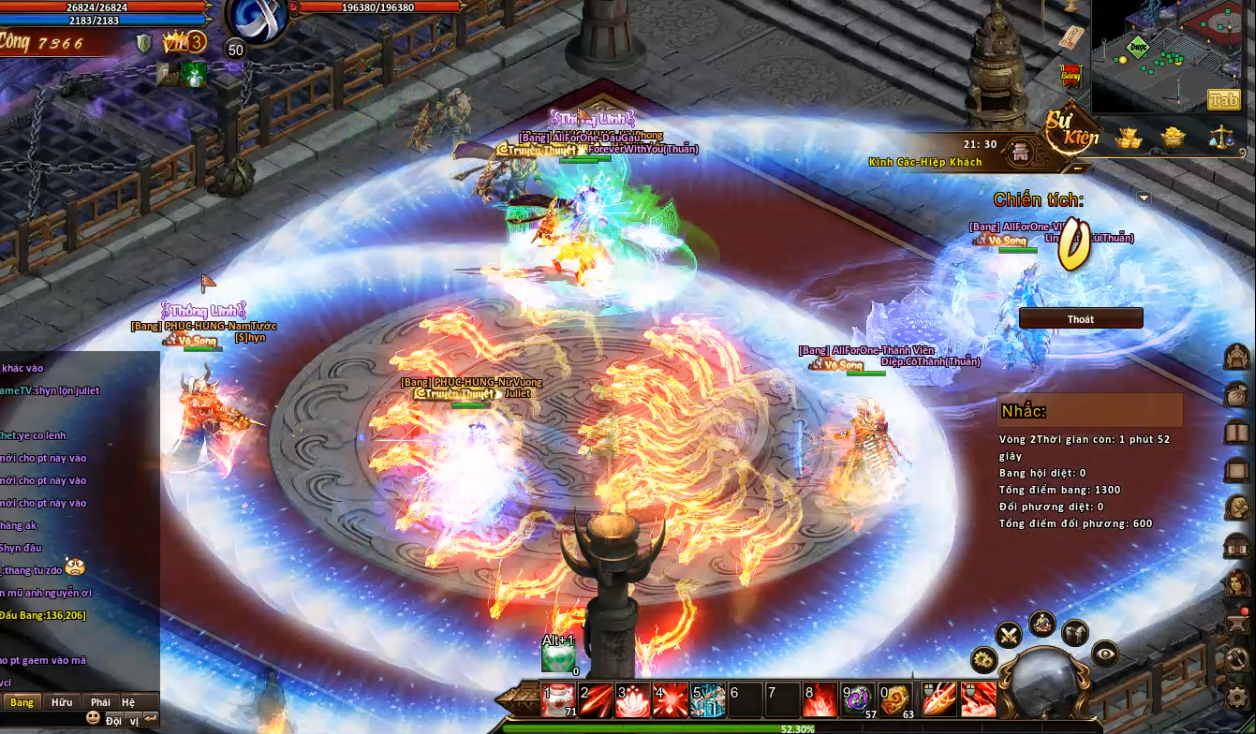Open the Sự Kiện events panel

pos(1072,131)
